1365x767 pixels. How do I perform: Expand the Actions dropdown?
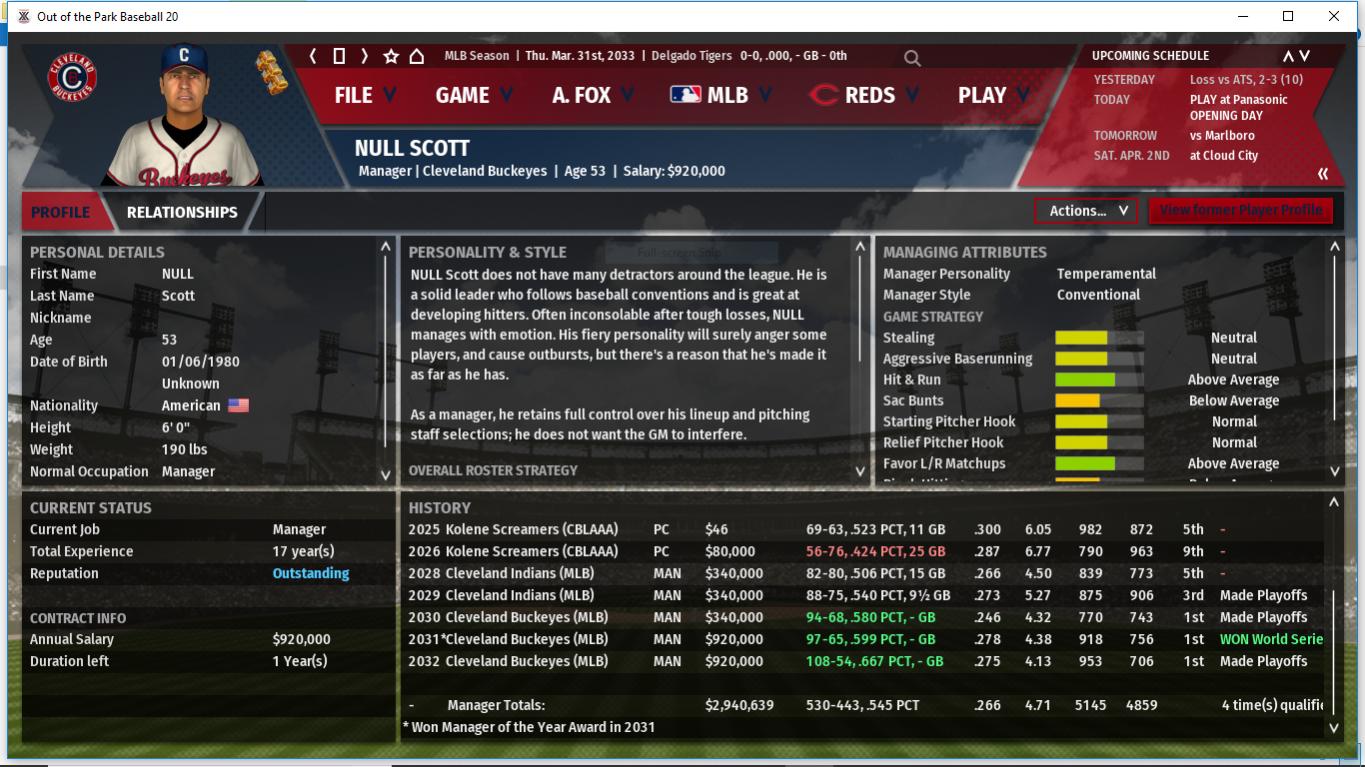(x=1086, y=210)
